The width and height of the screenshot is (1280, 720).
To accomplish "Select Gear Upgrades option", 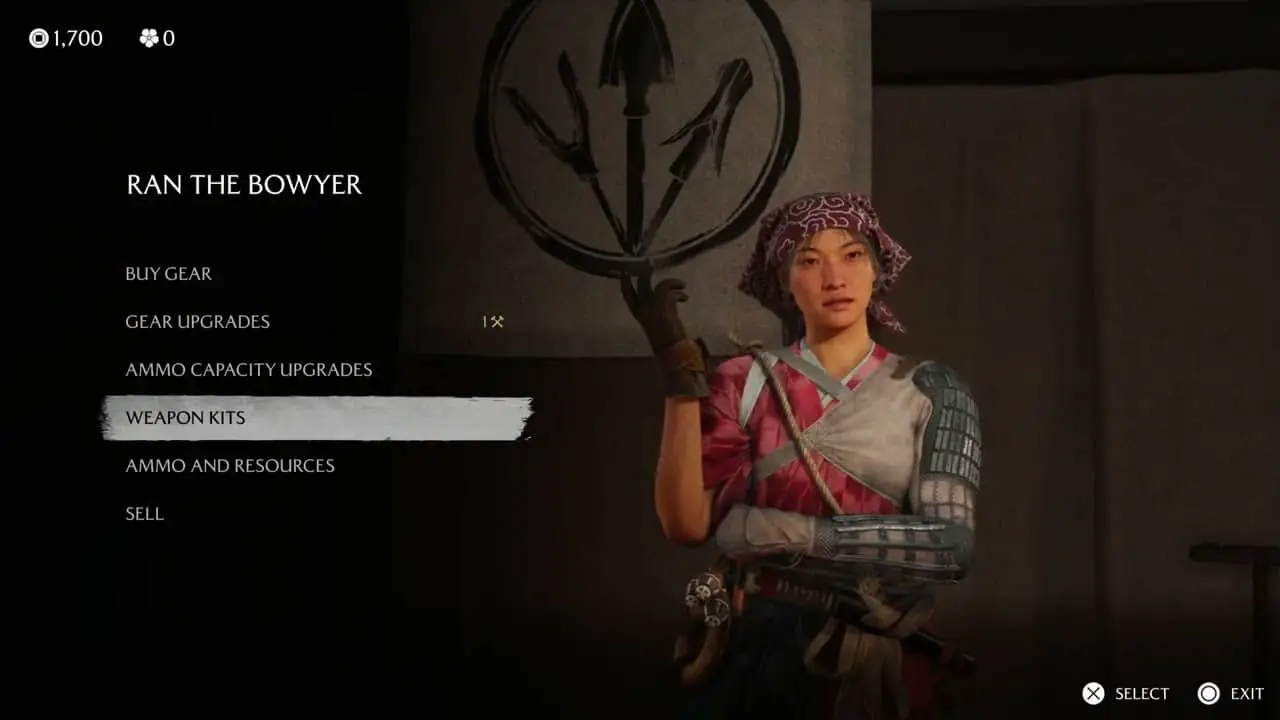I will coord(197,322).
